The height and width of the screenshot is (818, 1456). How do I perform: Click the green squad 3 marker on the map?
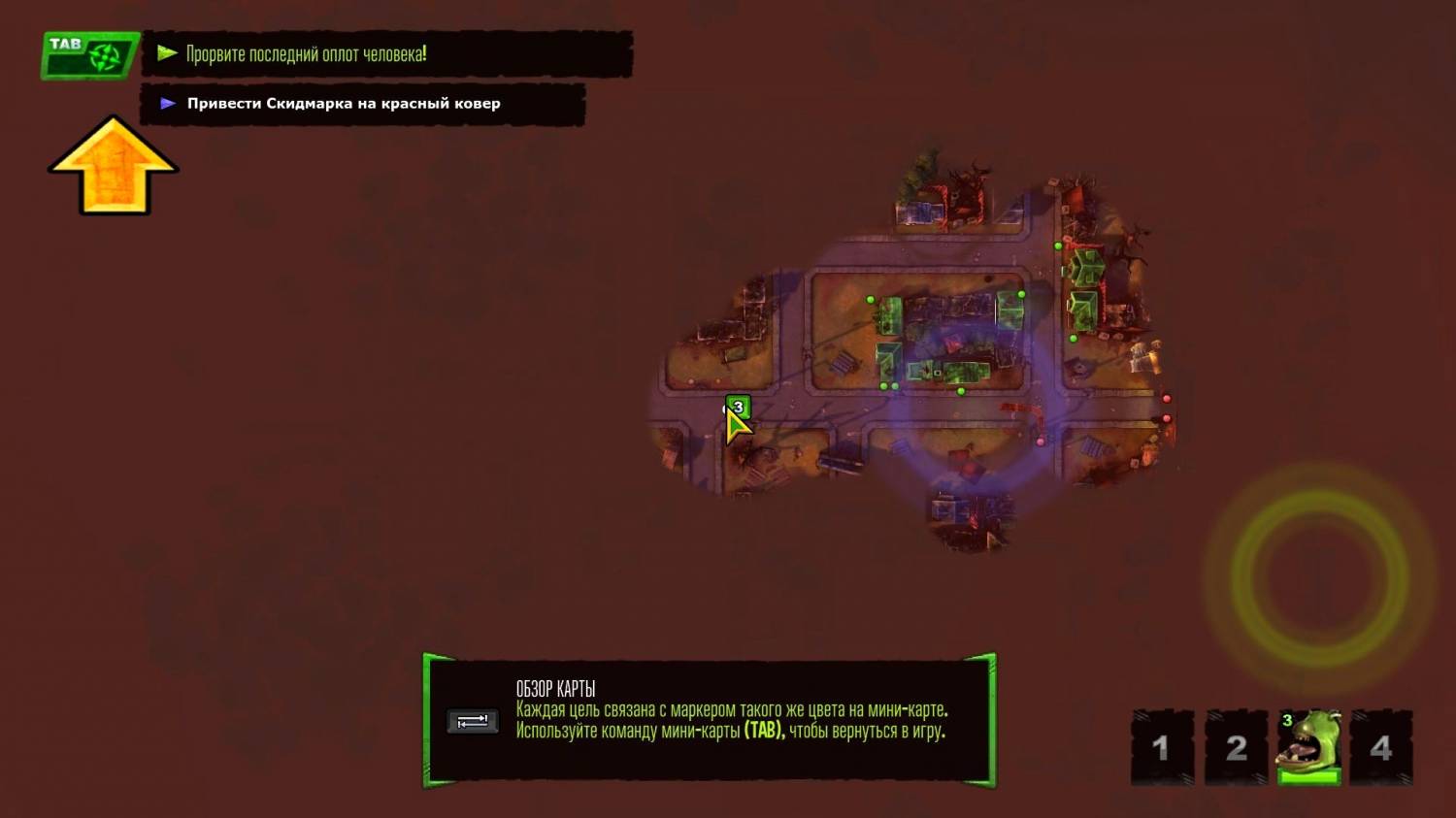738,408
